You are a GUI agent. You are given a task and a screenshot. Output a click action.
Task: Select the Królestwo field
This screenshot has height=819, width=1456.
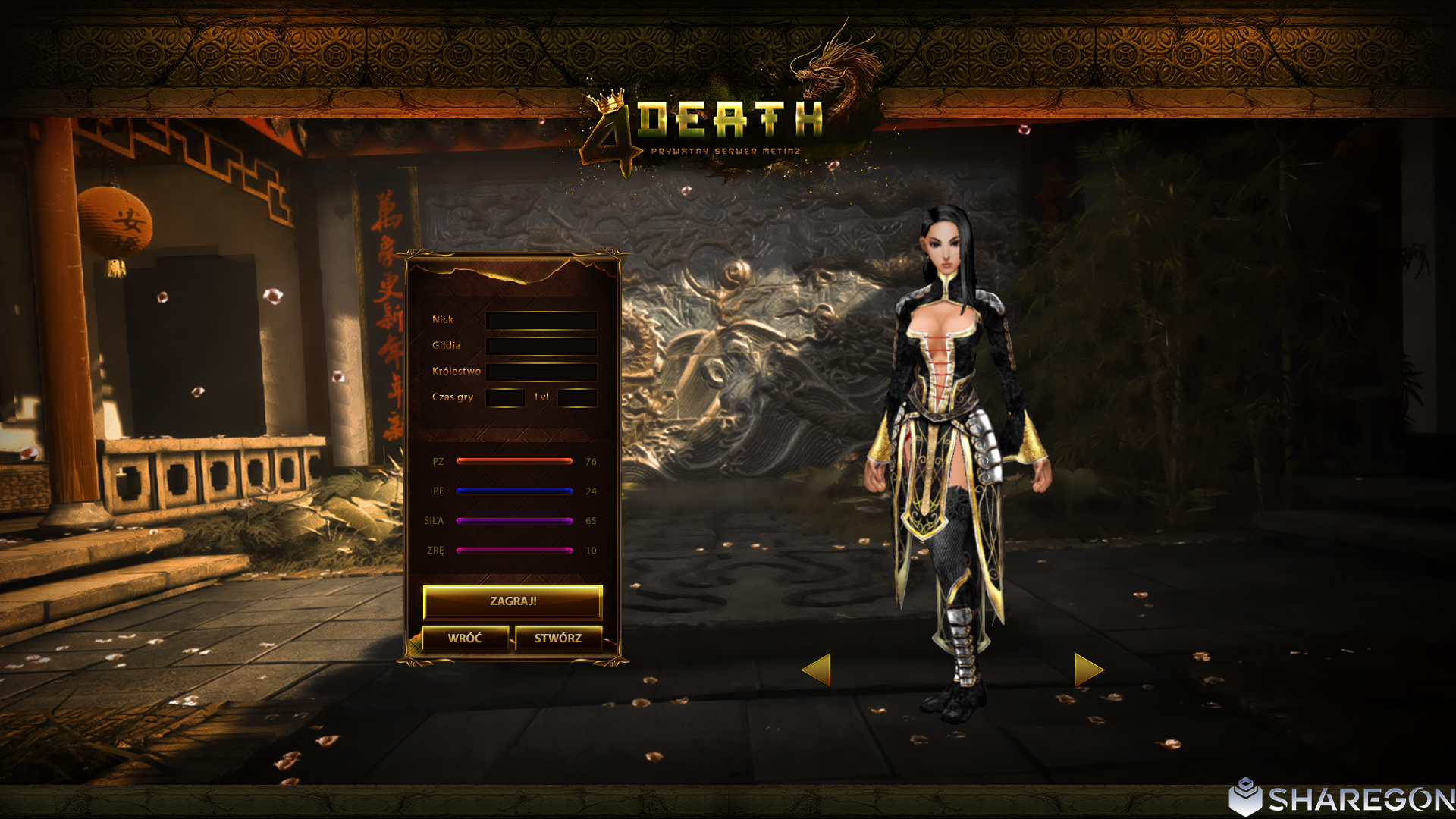click(x=541, y=372)
